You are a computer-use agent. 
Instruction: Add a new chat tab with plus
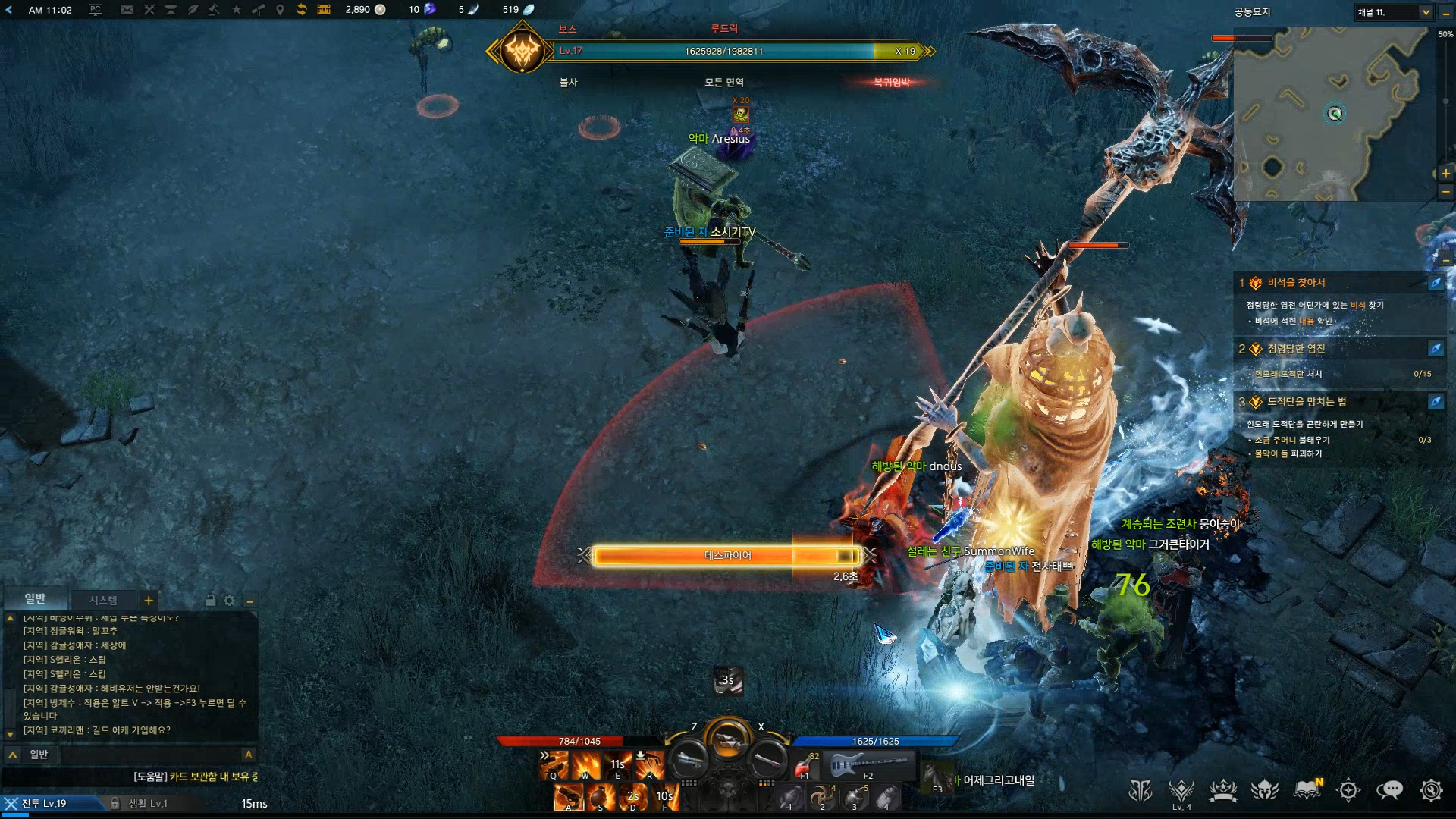coord(149,601)
